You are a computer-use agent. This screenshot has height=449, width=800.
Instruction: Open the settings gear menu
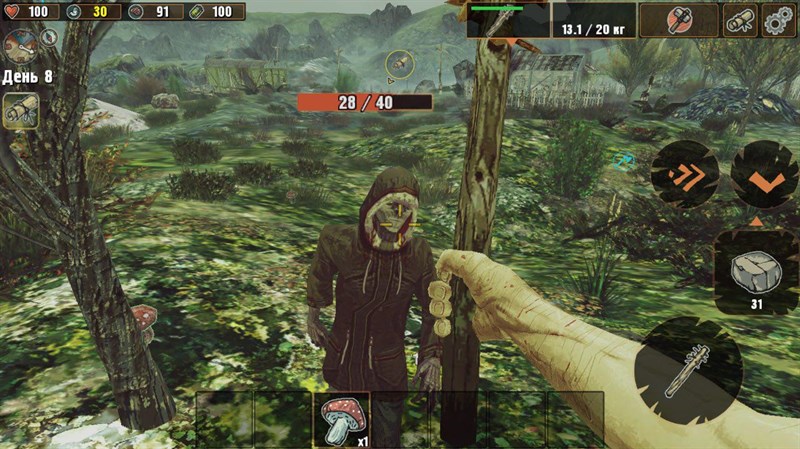[779, 20]
